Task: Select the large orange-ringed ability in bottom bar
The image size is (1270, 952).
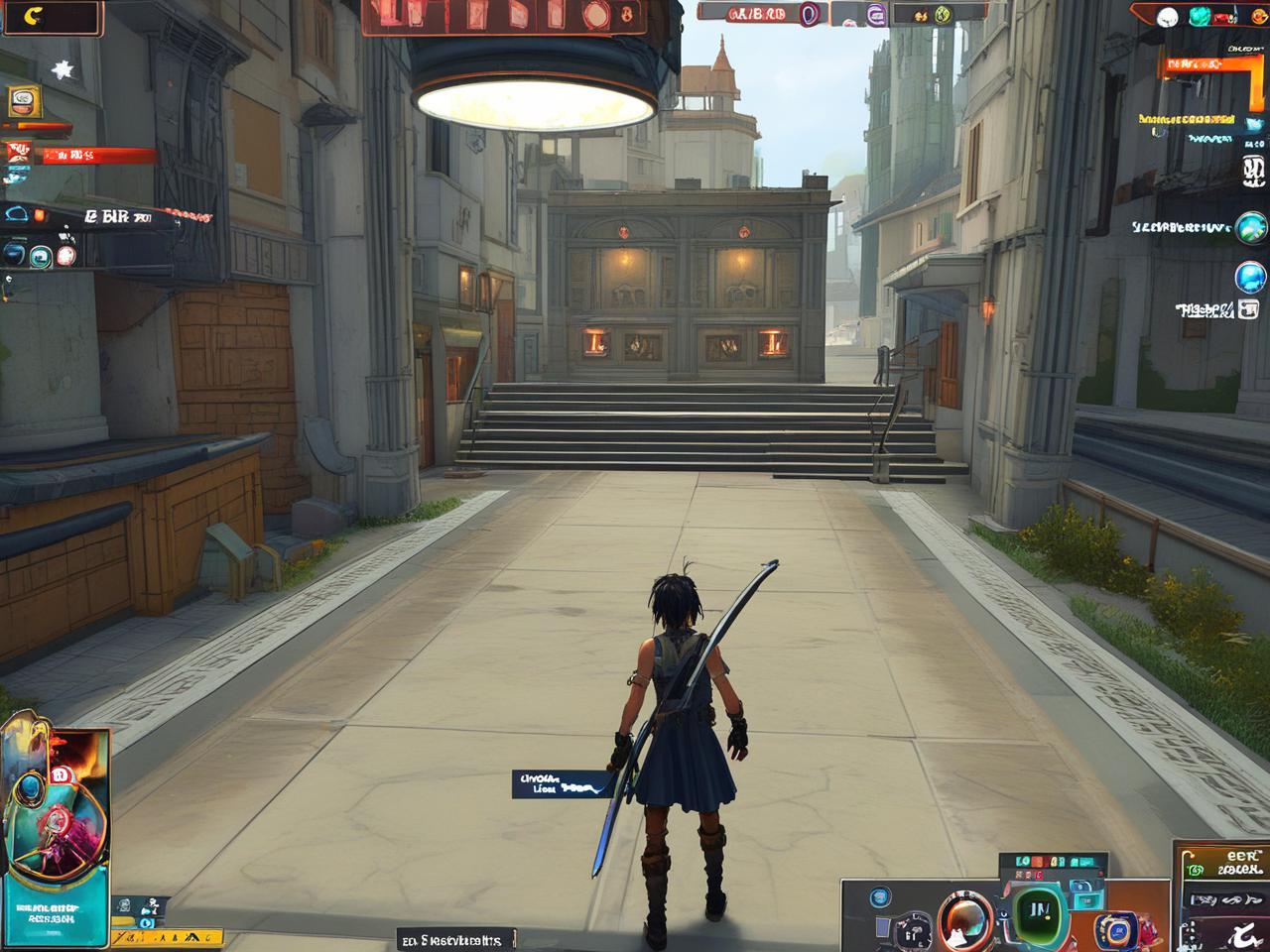Action: (960, 919)
